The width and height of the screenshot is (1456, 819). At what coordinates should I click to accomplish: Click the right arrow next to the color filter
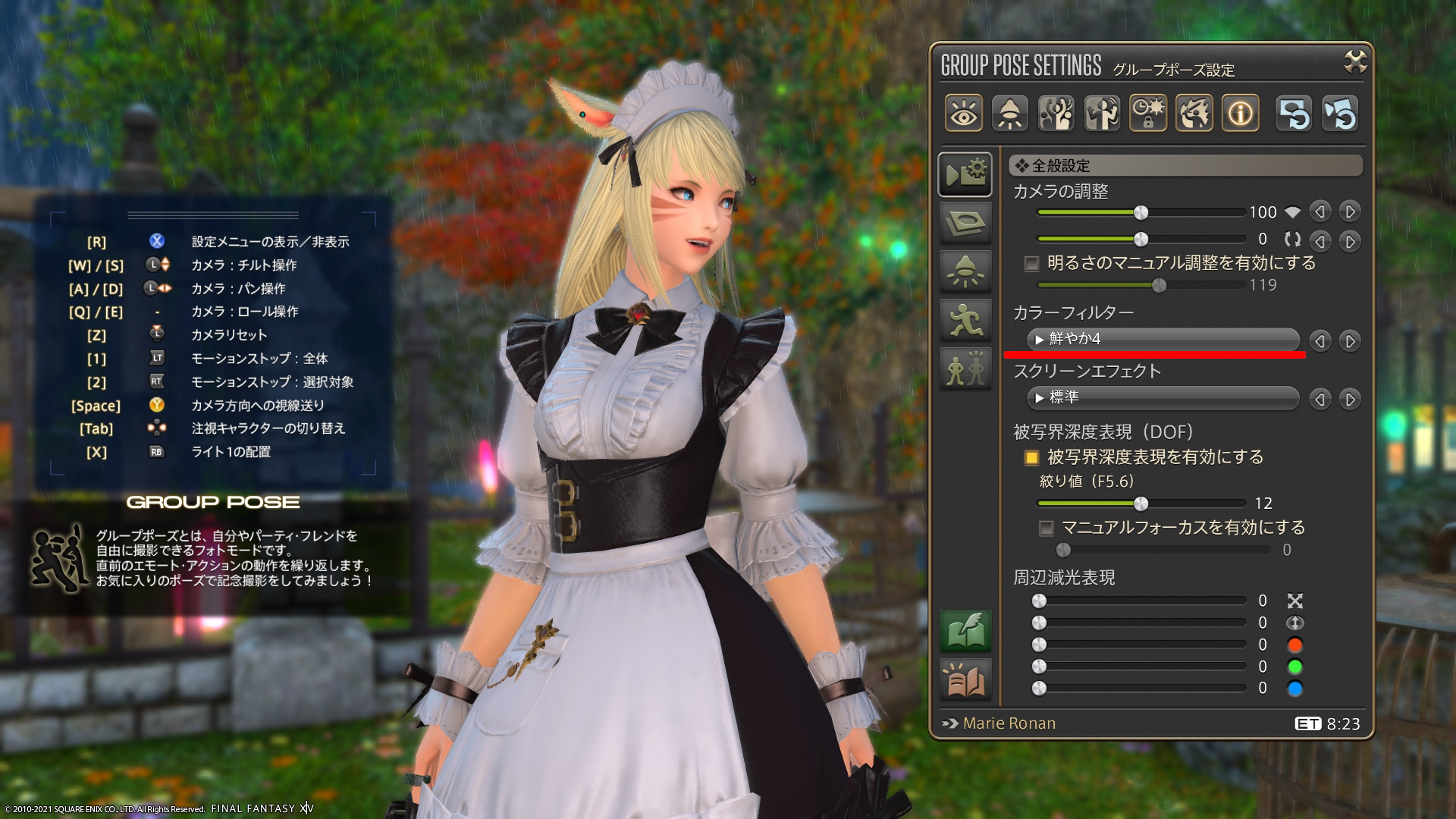coord(1350,340)
